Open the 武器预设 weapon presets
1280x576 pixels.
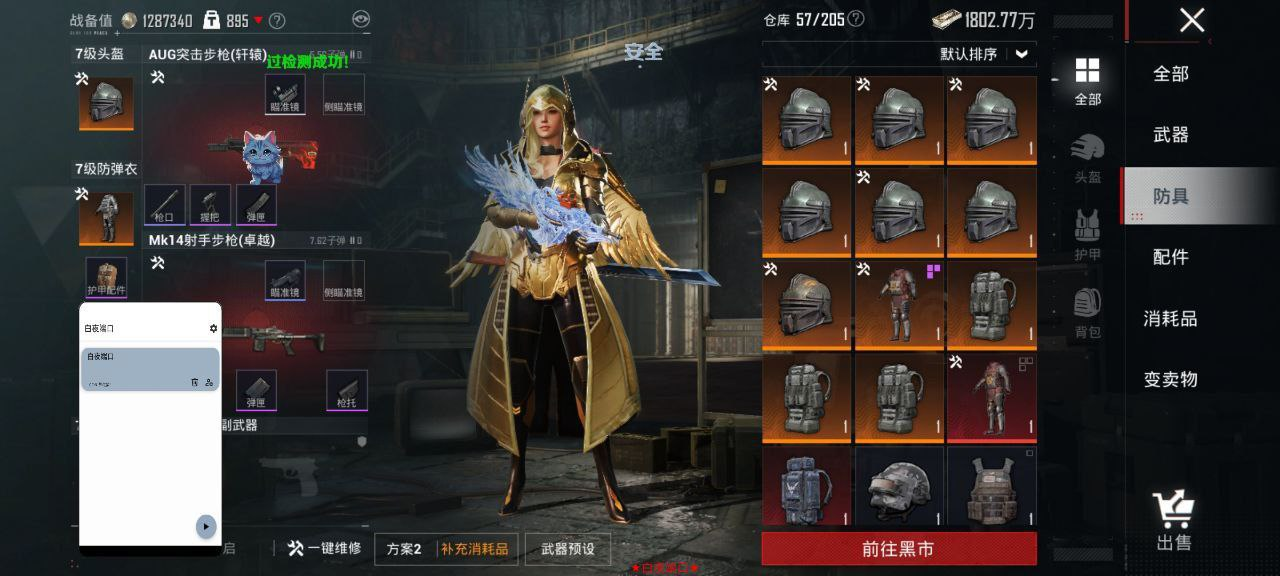[568, 549]
